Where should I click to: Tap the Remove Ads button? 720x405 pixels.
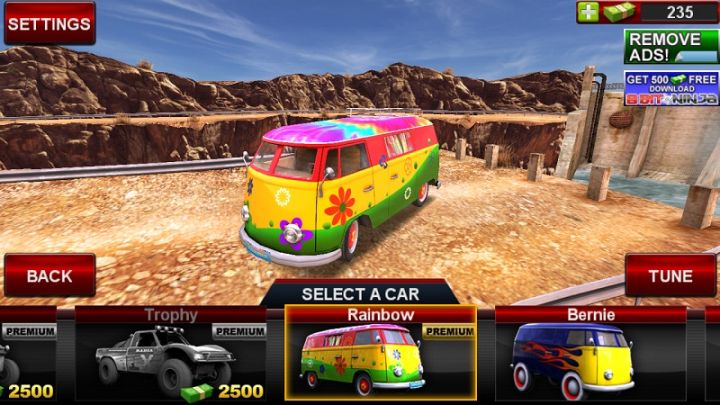coord(671,47)
